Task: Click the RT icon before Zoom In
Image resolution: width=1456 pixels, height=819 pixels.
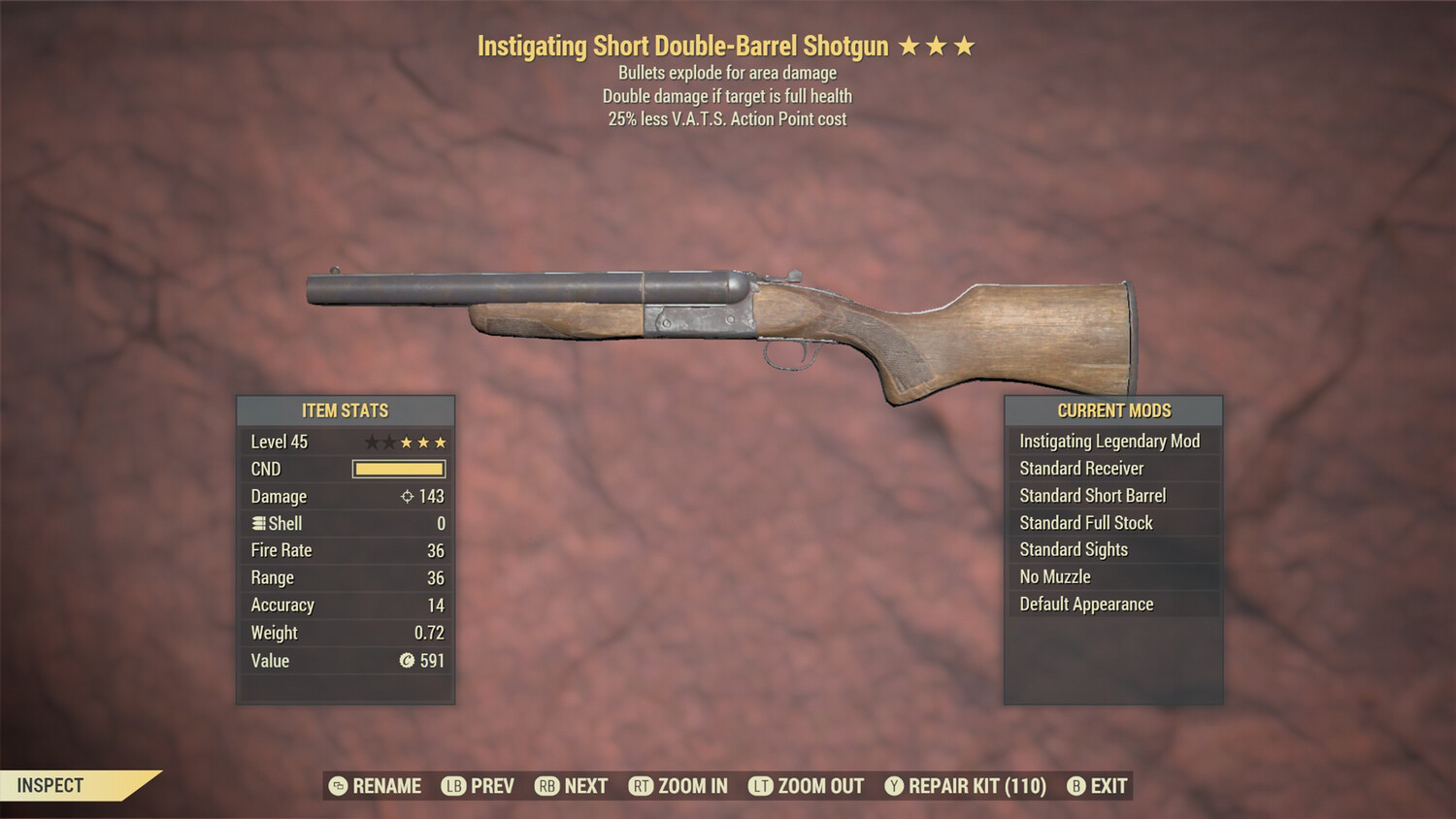Action: click(x=642, y=786)
